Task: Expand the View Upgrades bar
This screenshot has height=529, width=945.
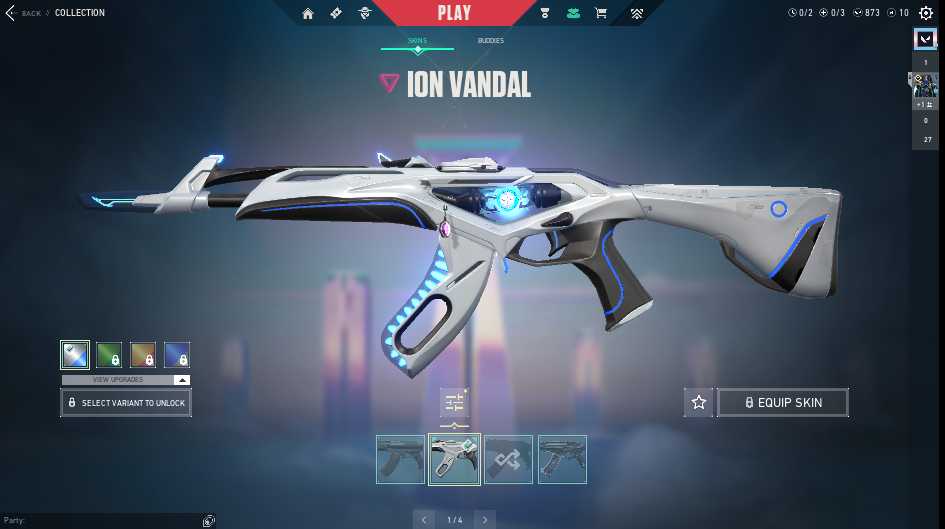Action: [125, 380]
